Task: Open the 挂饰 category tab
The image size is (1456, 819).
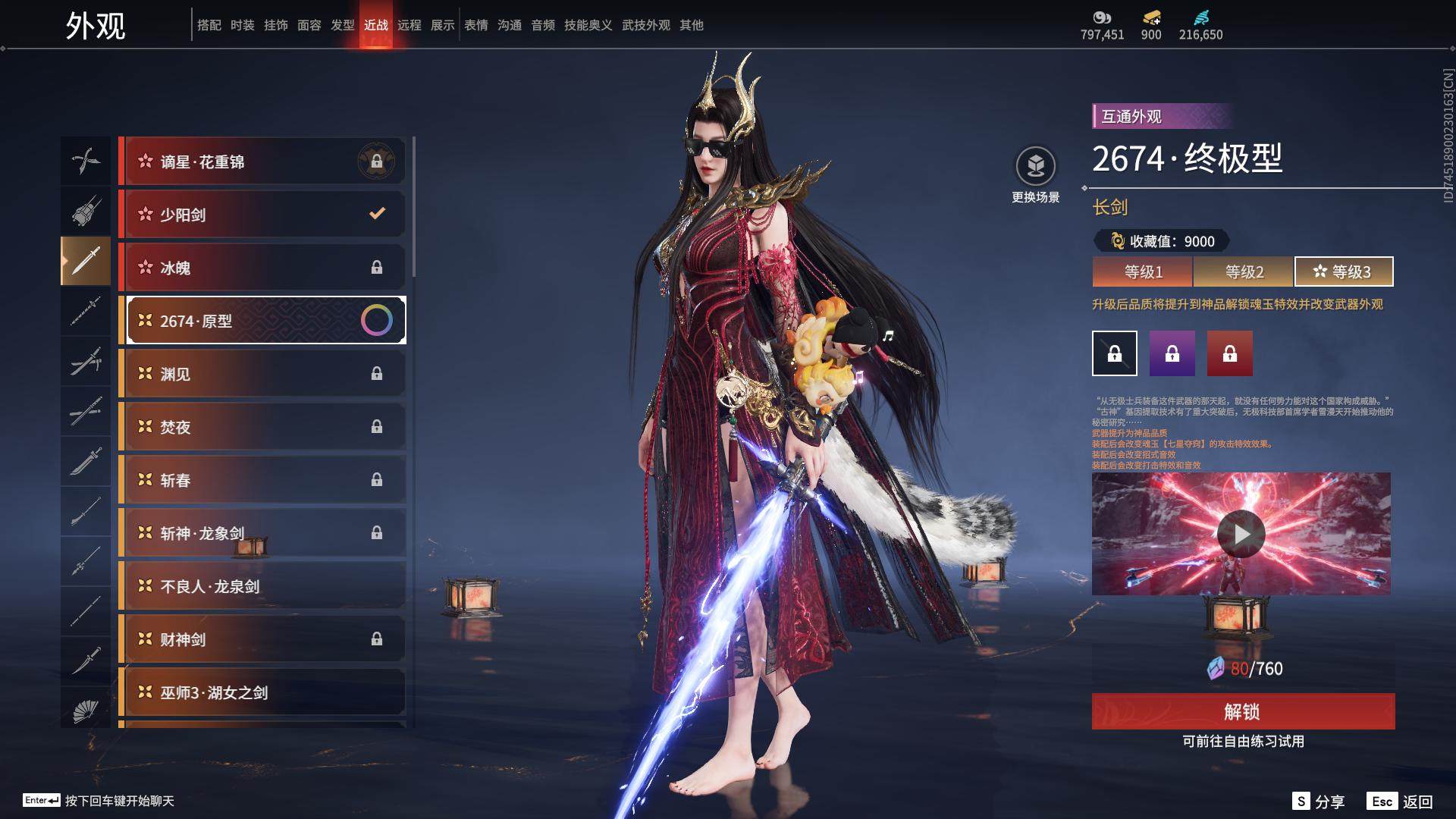Action: (276, 25)
